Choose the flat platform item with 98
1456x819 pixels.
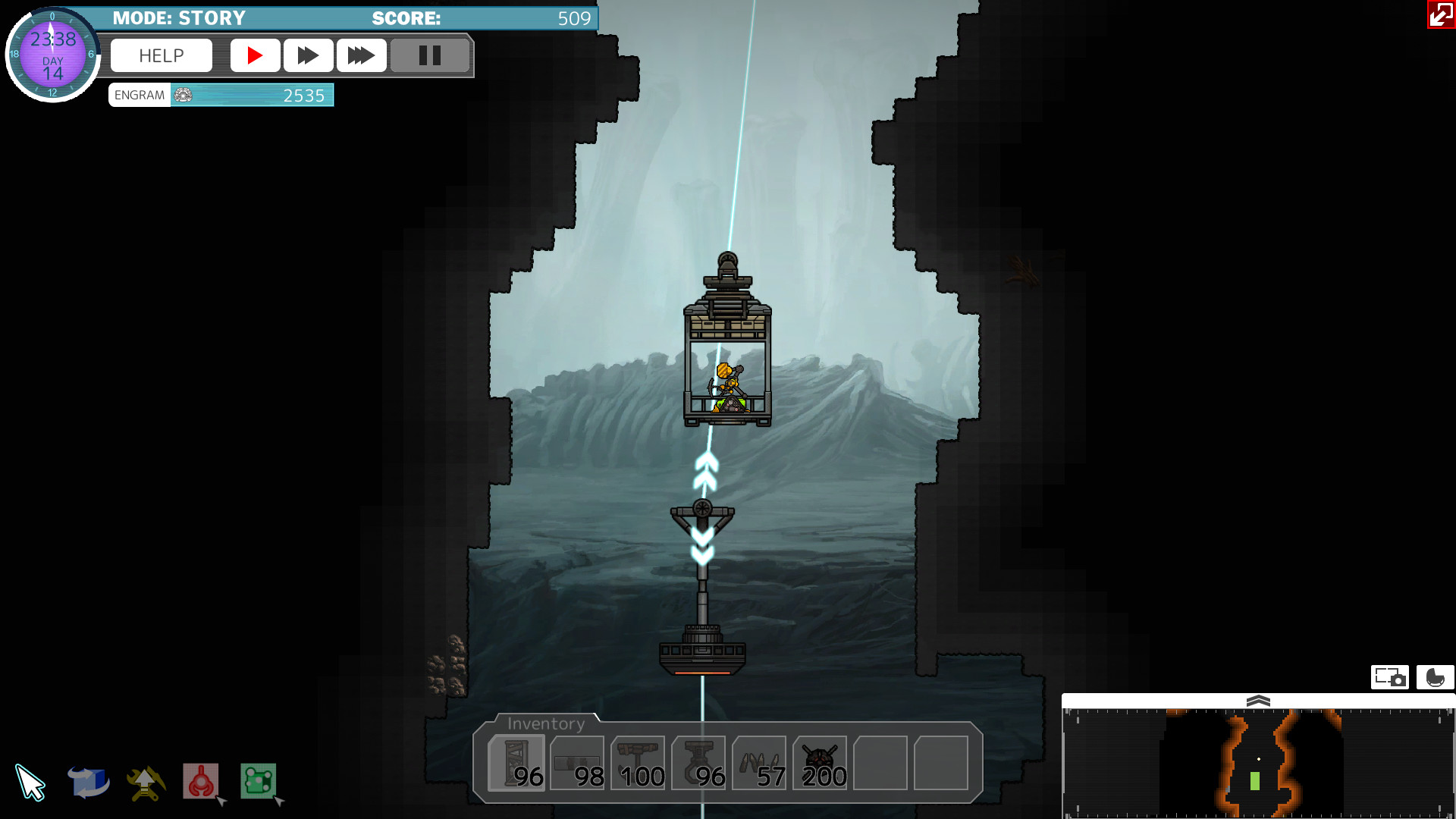coord(577,763)
